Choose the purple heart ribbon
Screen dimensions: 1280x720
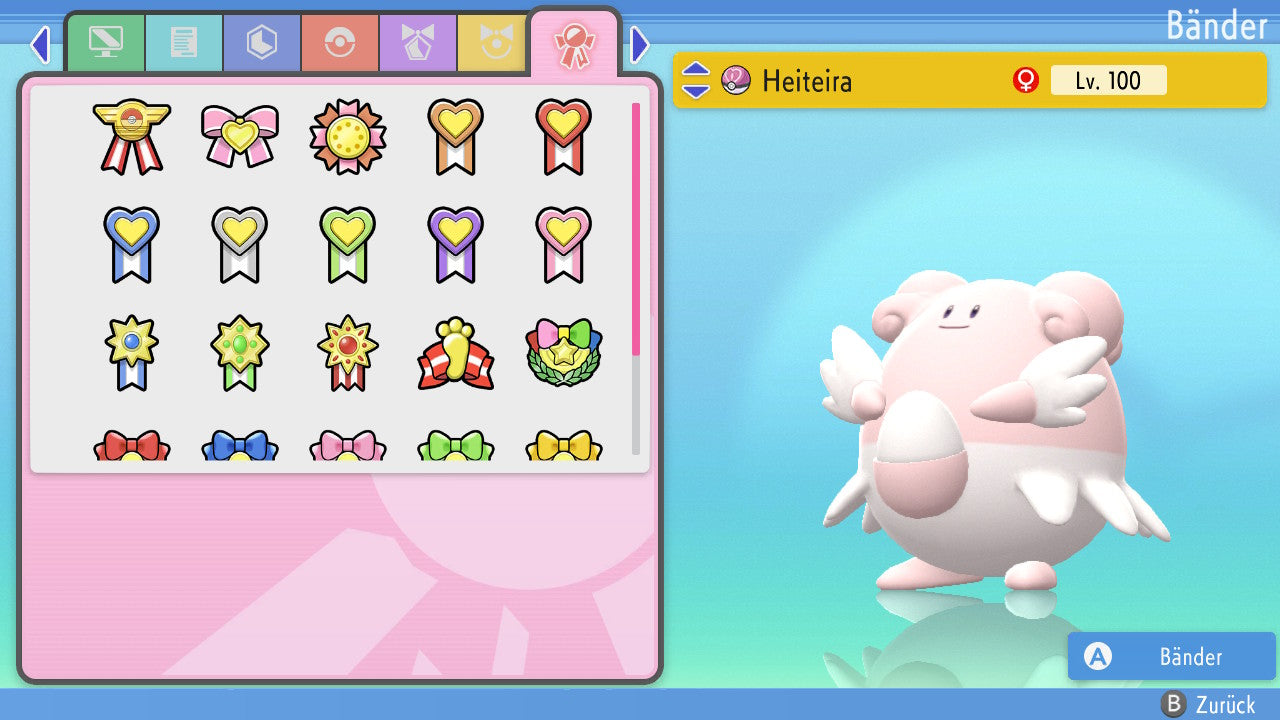click(456, 243)
